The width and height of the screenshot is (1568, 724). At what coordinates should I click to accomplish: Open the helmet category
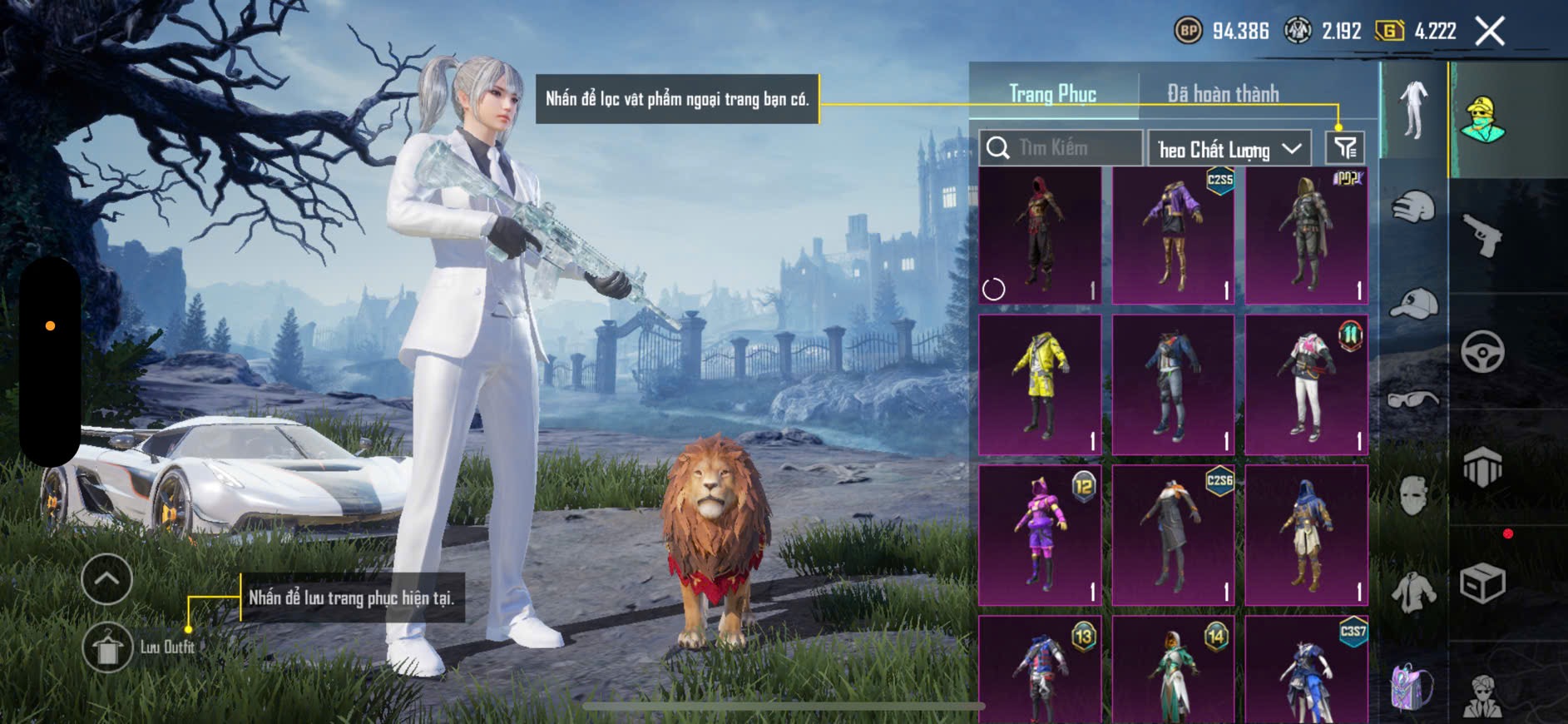[x=1413, y=206]
